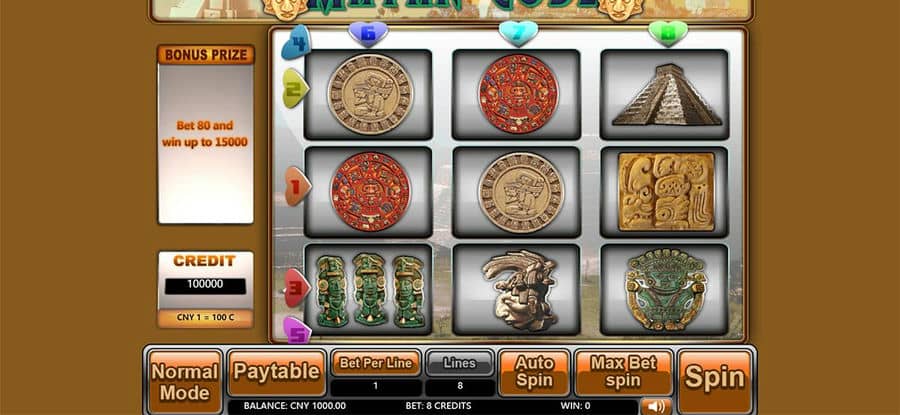Open the Paytable
The width and height of the screenshot is (900, 415).
(277, 372)
